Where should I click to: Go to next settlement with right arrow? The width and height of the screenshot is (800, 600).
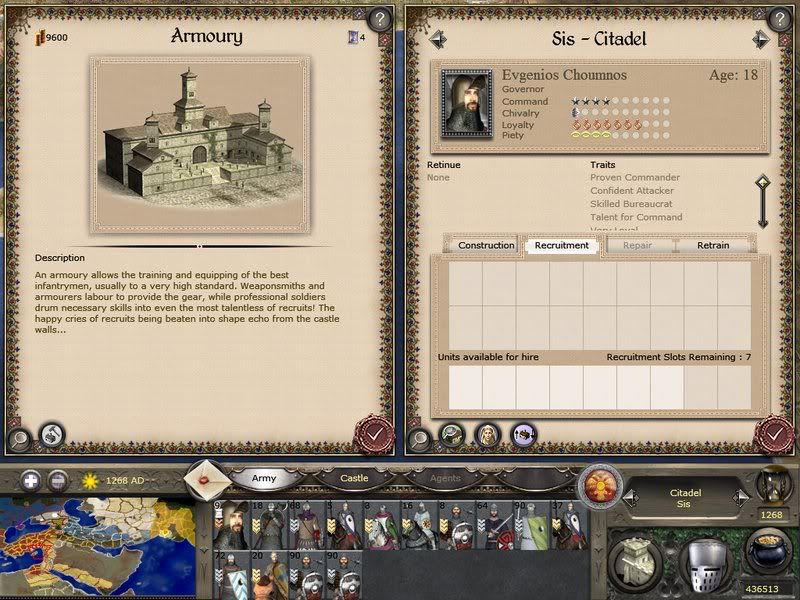(x=761, y=39)
